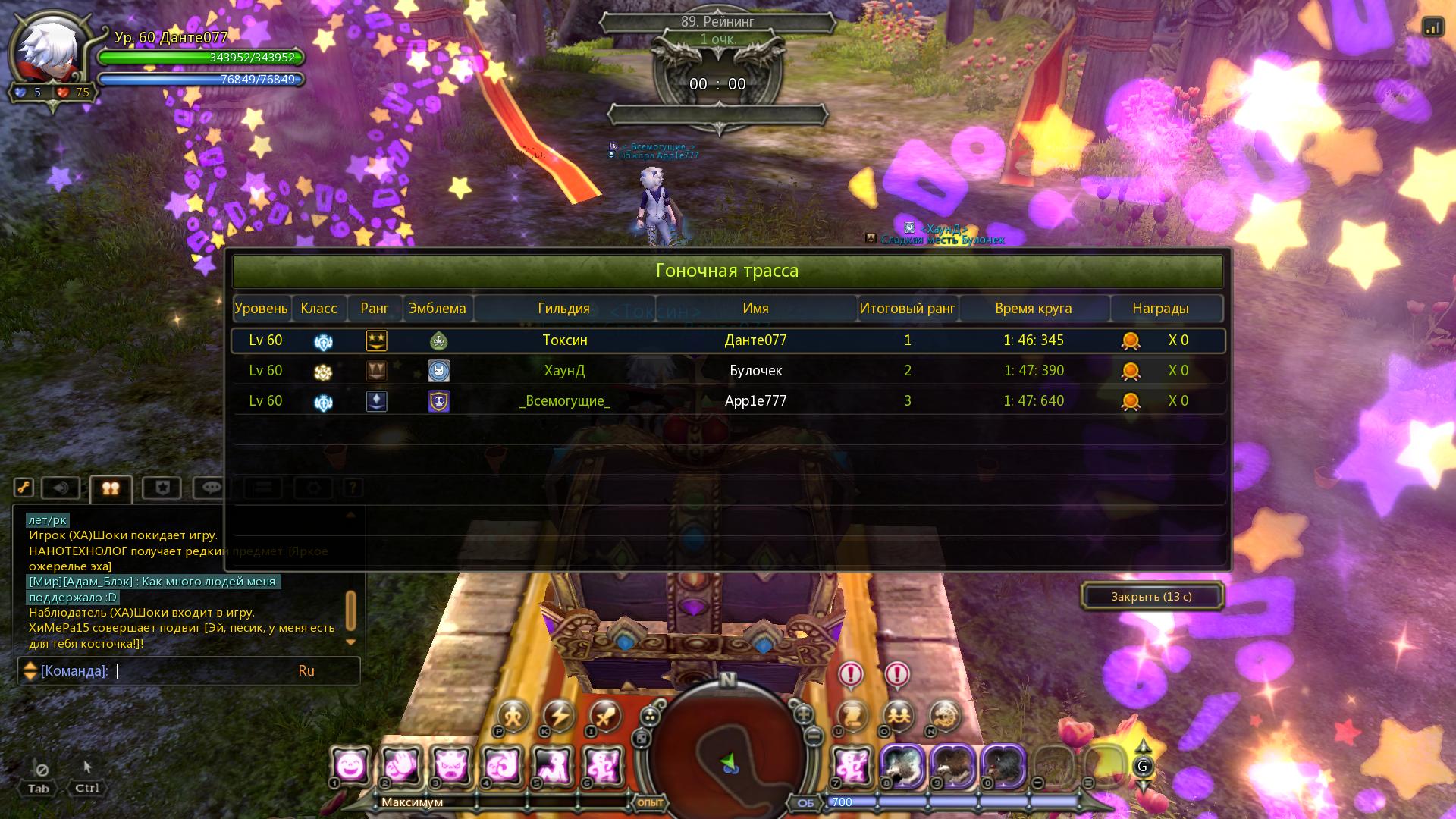The height and width of the screenshot is (819, 1456).
Task: Switch to the star shield guild chat tab
Action: point(162,488)
